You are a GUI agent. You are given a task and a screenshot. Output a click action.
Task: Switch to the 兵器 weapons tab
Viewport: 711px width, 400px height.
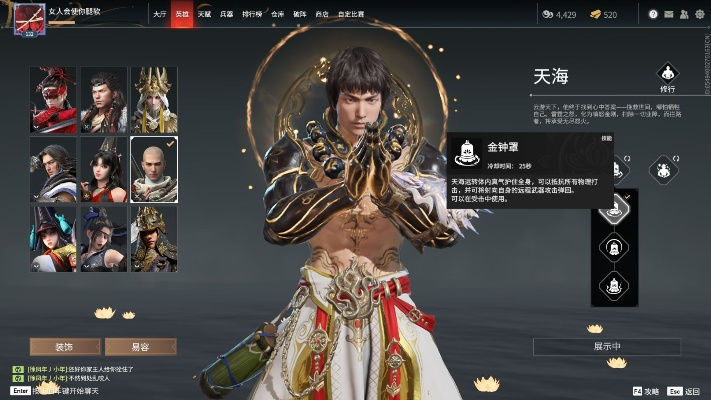coord(226,15)
